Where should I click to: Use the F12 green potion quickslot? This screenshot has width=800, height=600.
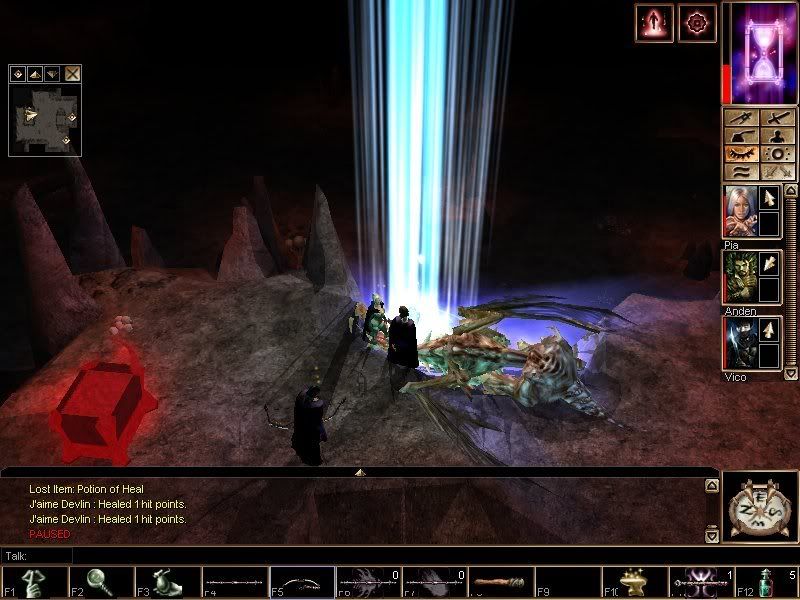click(766, 582)
